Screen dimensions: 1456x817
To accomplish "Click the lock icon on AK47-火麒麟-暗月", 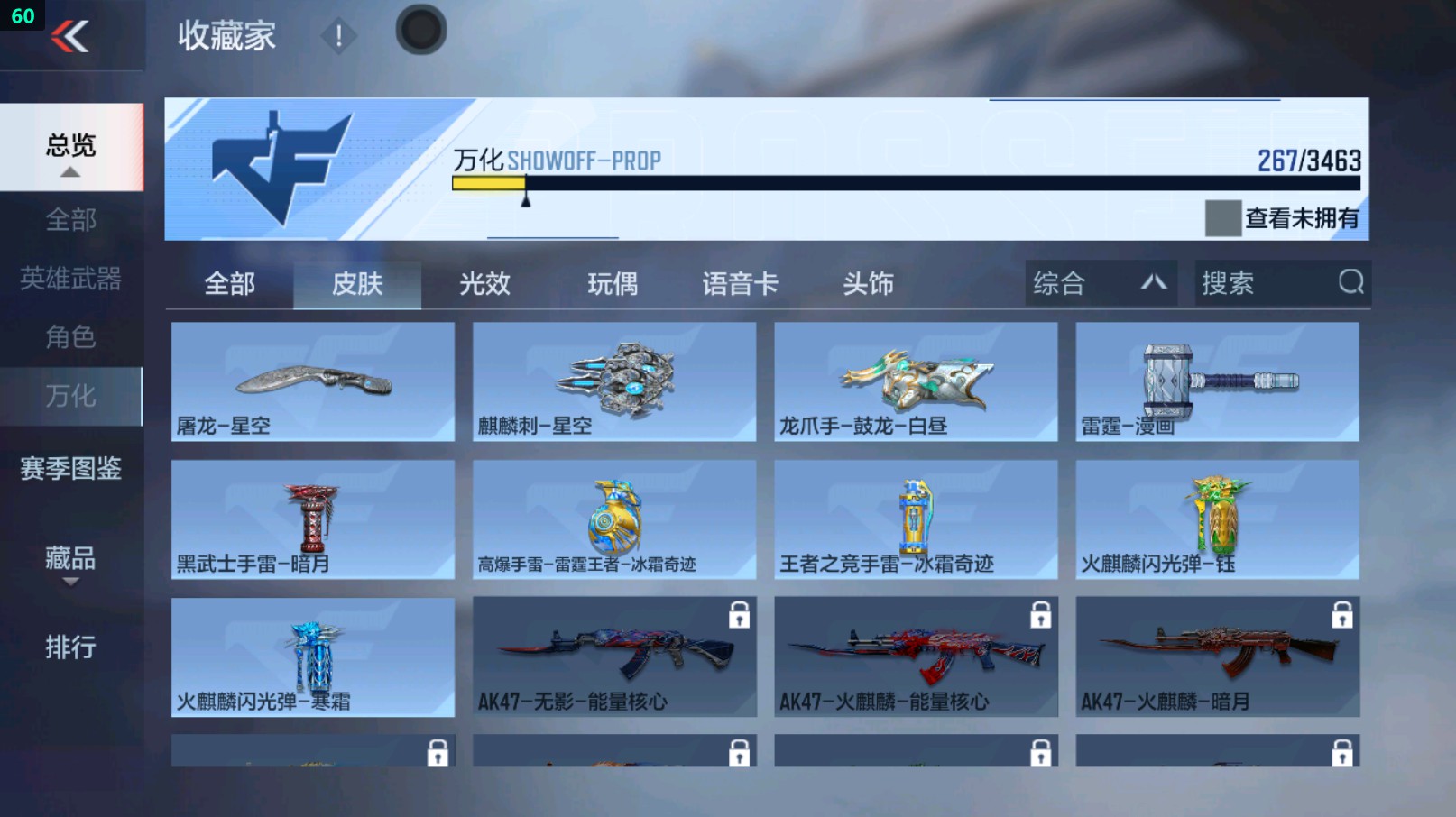I will [1341, 617].
